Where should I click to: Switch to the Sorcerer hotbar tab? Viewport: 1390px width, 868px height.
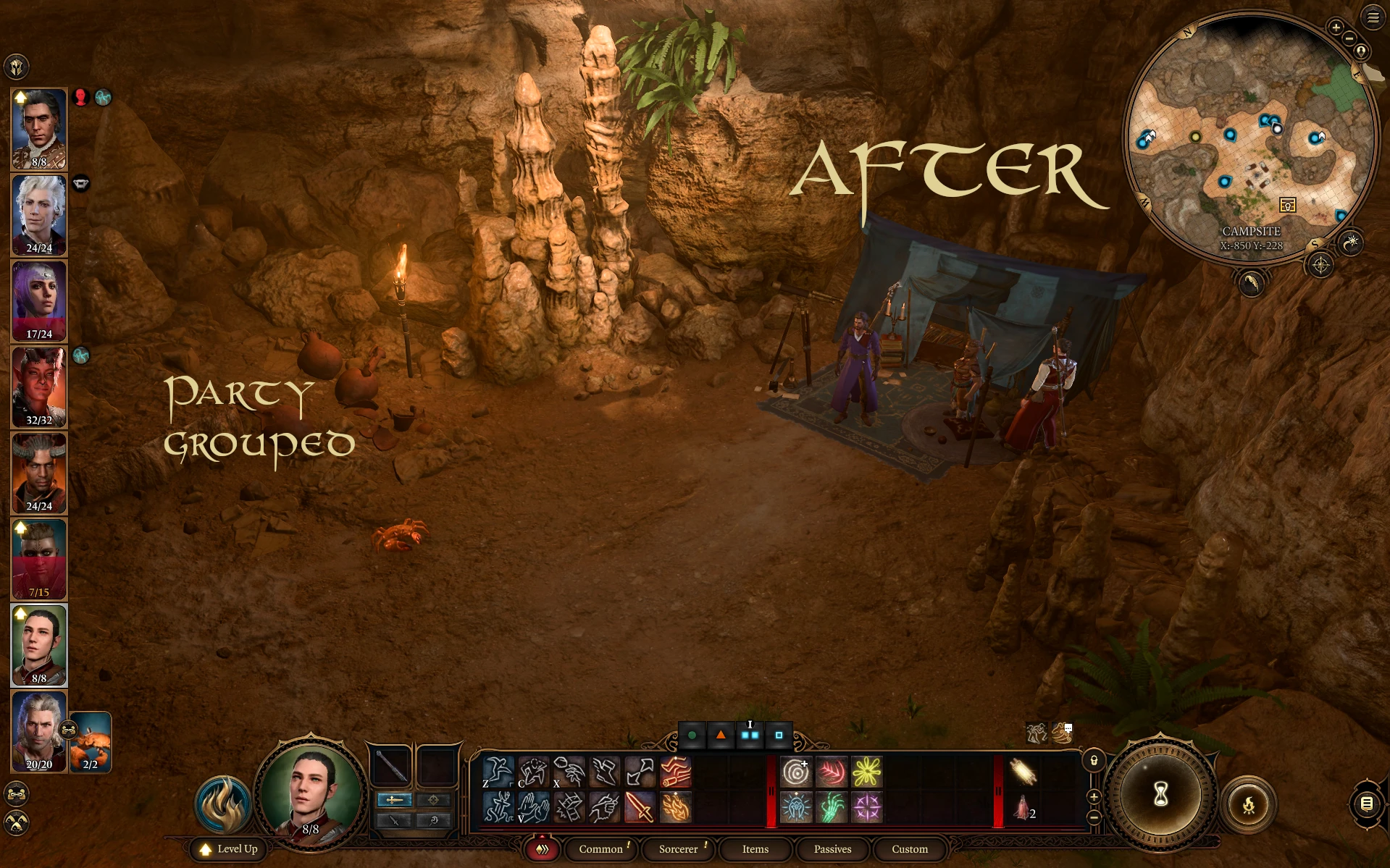[678, 849]
